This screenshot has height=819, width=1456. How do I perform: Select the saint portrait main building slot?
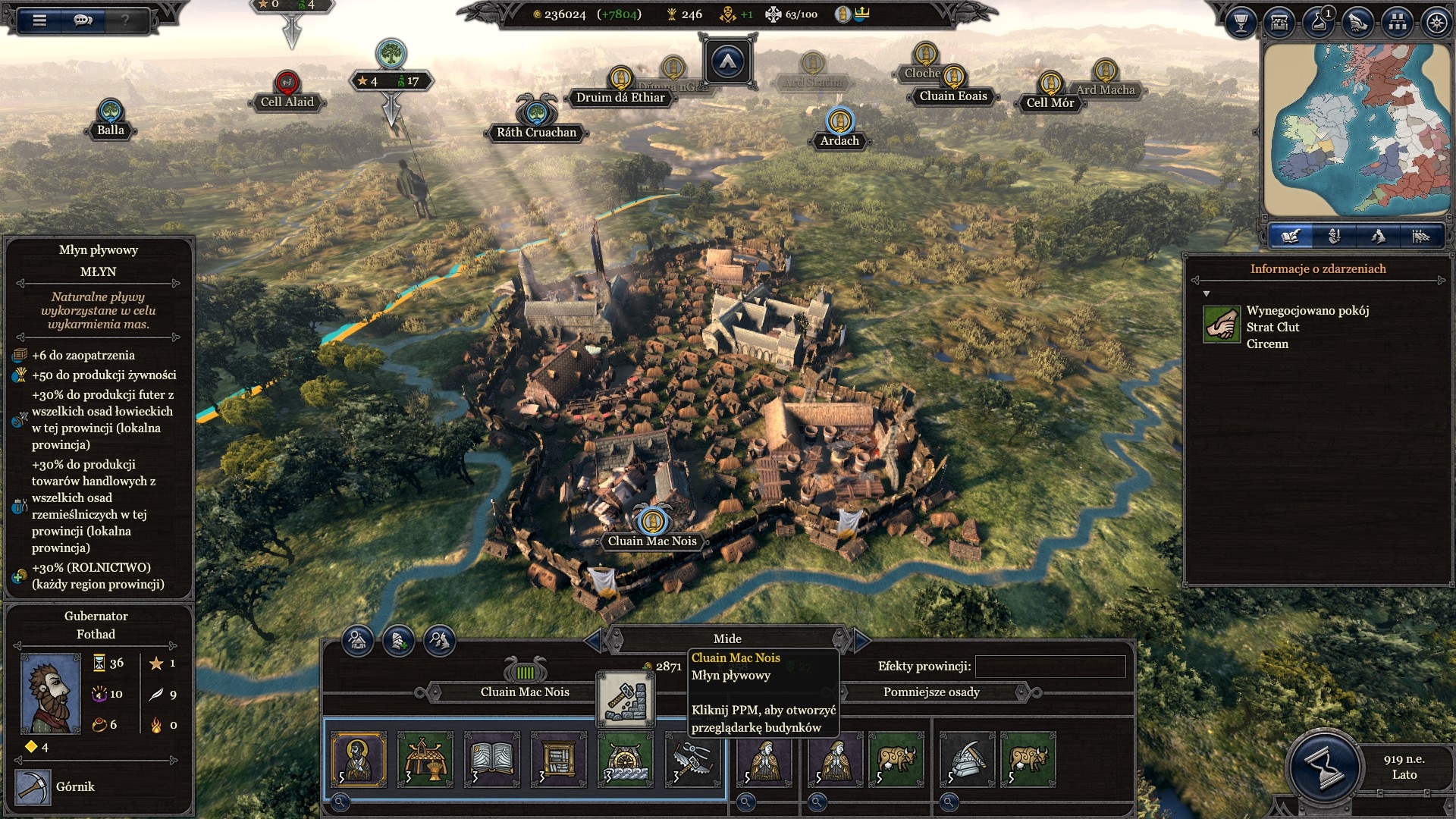coord(359,759)
